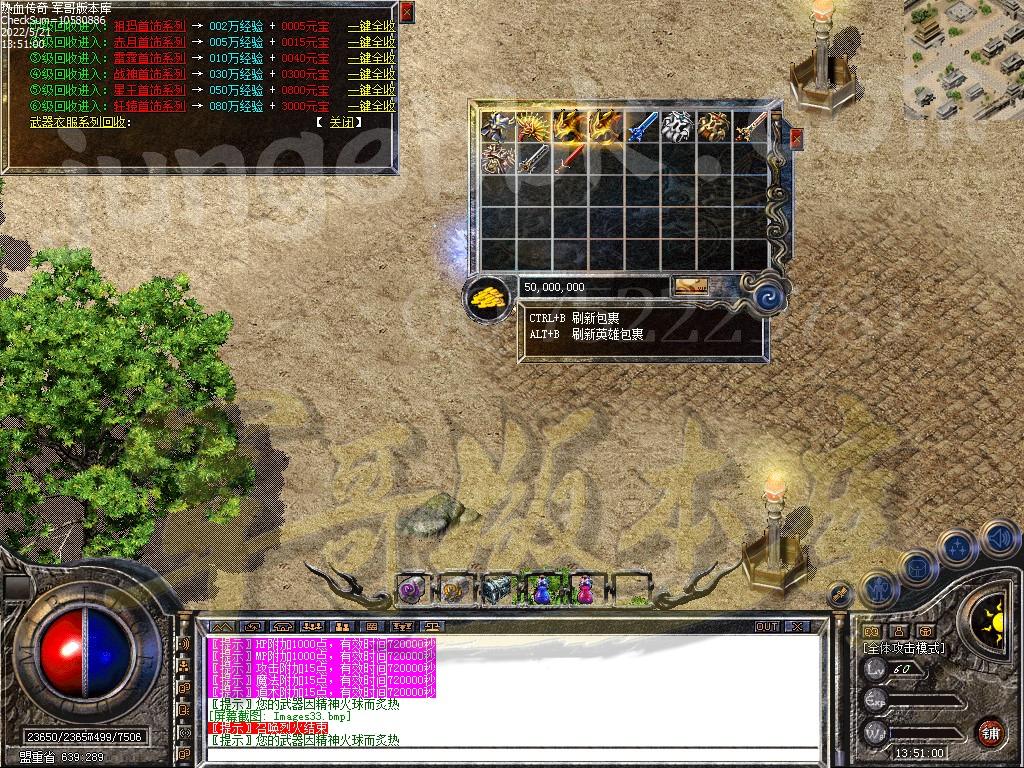Open the round red 铺 shop button
The height and width of the screenshot is (768, 1024).
tap(990, 731)
